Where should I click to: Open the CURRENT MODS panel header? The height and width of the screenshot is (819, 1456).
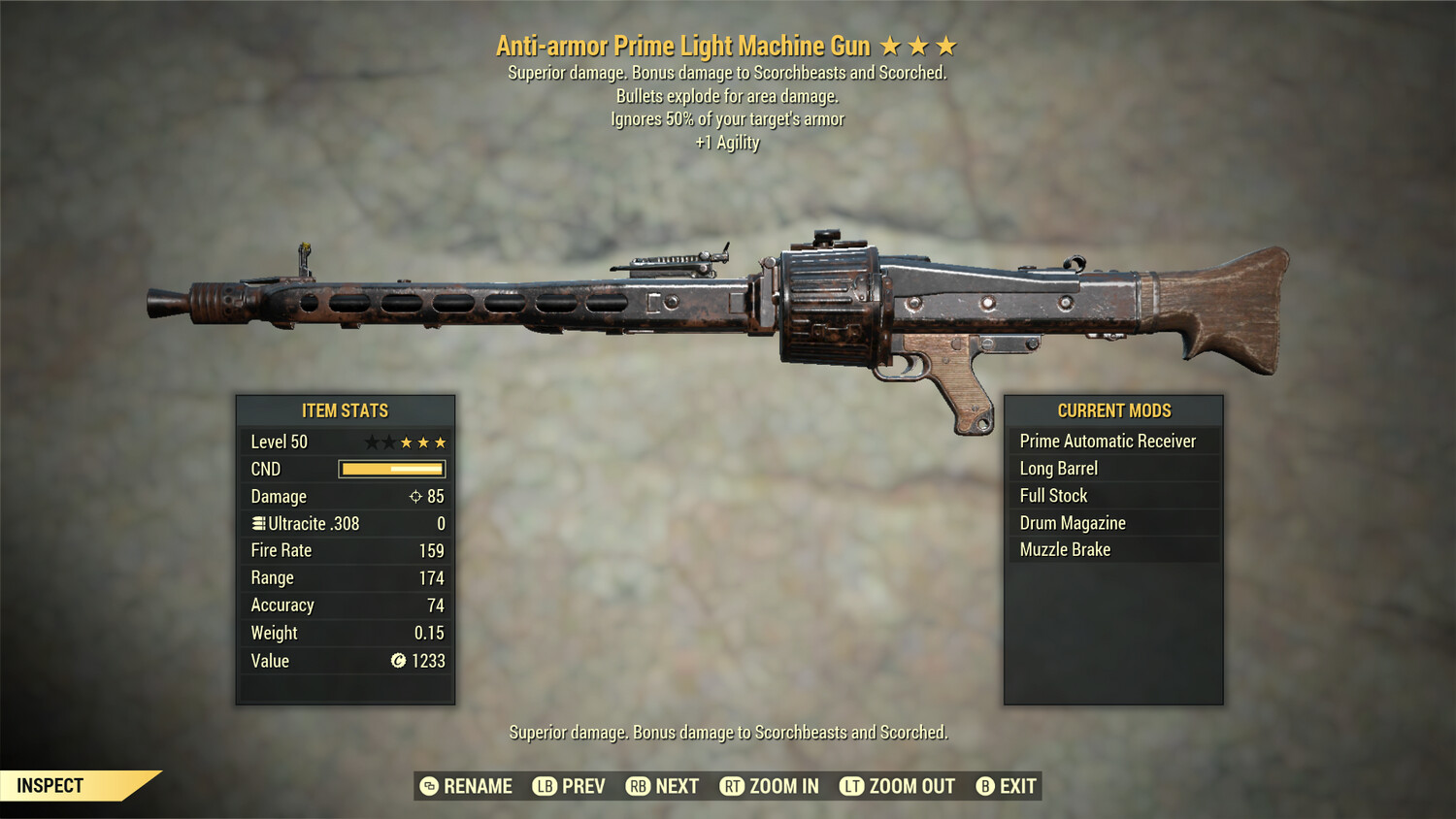1114,410
